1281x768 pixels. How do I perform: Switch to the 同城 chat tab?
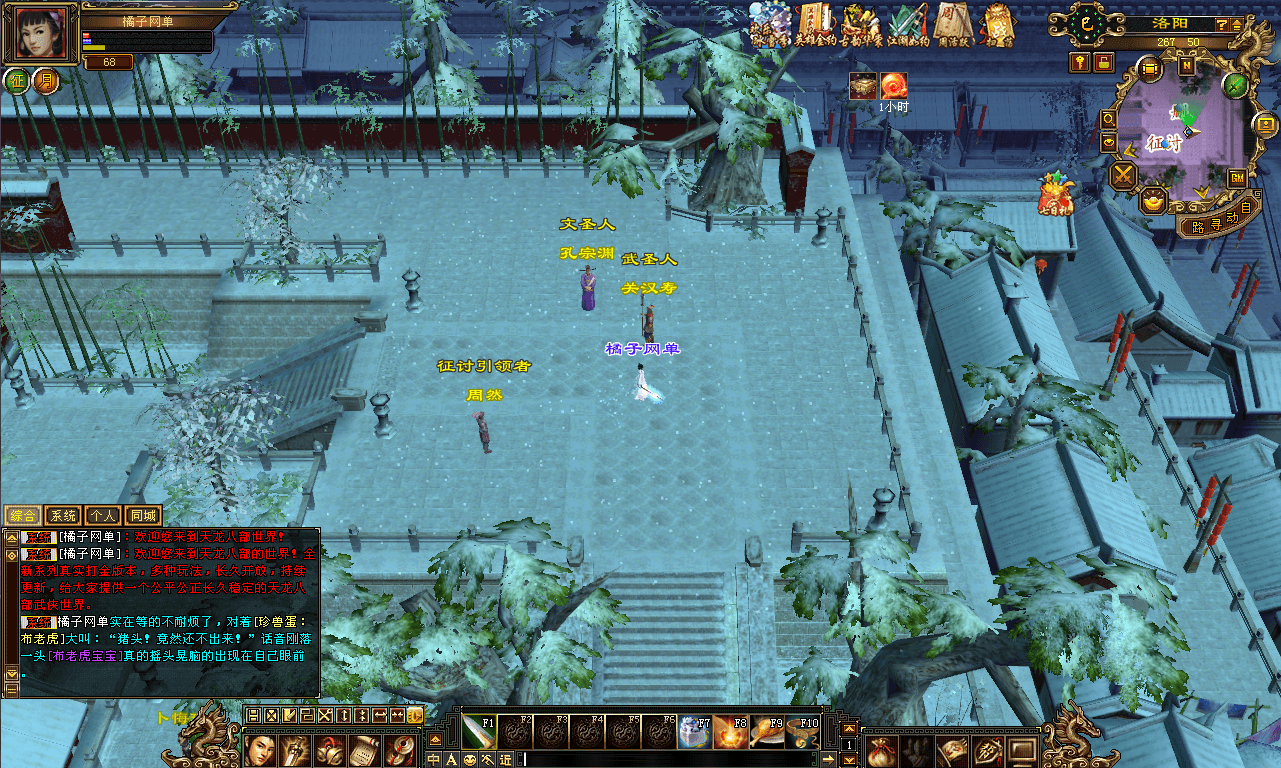click(143, 516)
